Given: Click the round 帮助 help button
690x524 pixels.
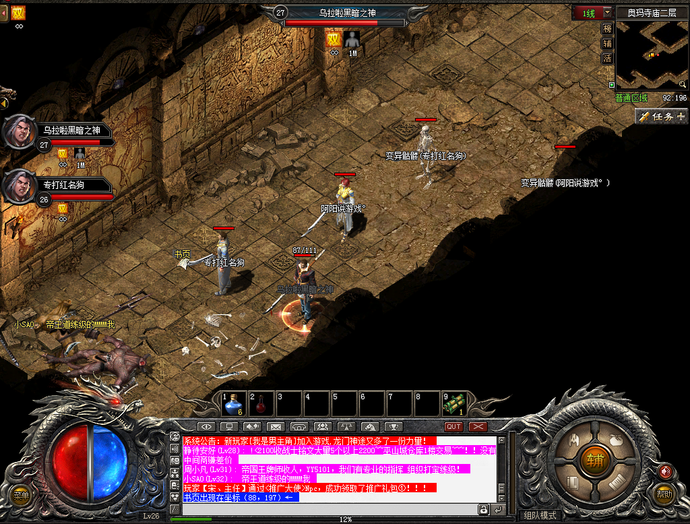Looking at the screenshot, I should point(665,492).
